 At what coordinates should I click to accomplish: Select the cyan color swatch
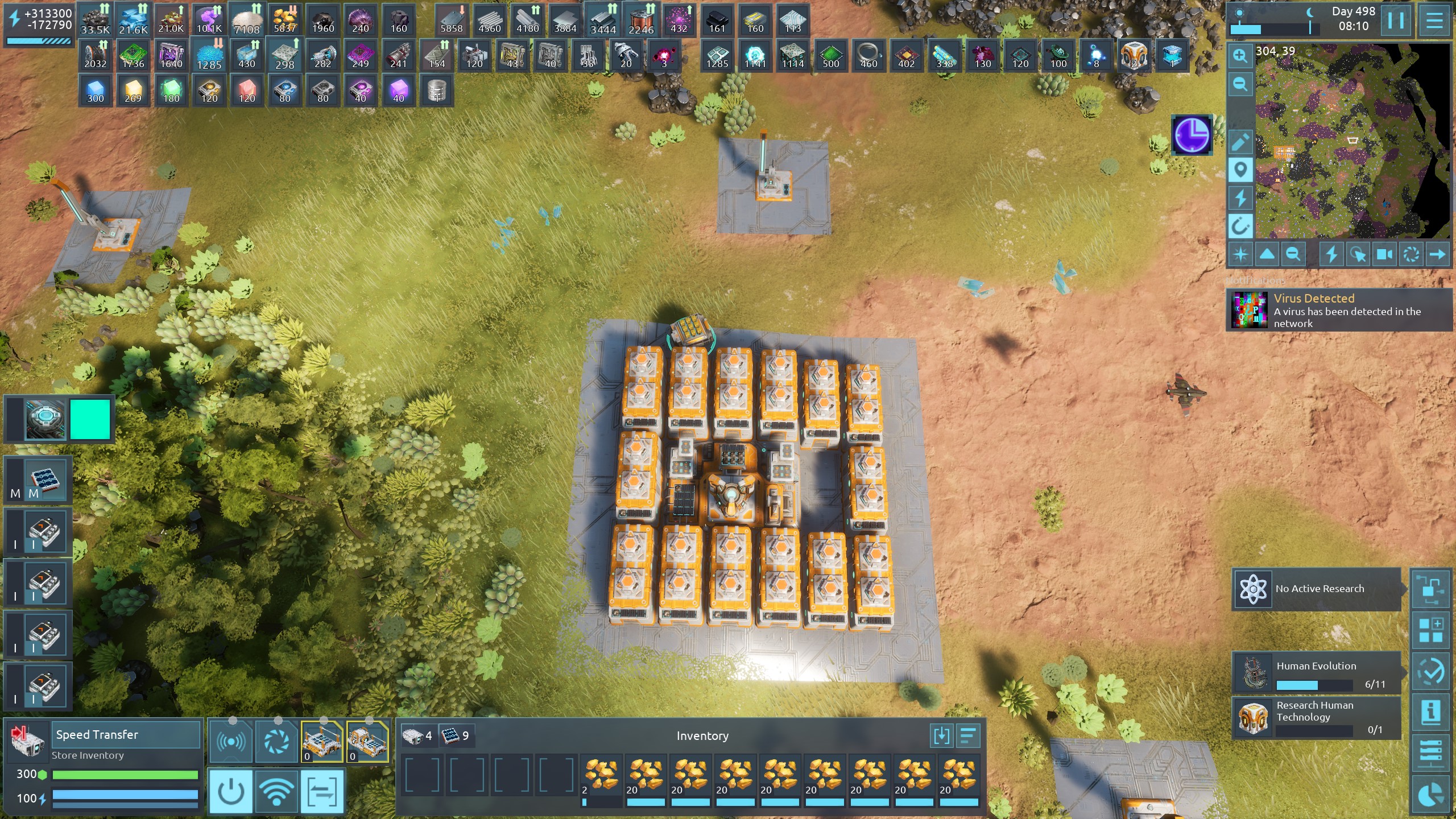[x=90, y=419]
